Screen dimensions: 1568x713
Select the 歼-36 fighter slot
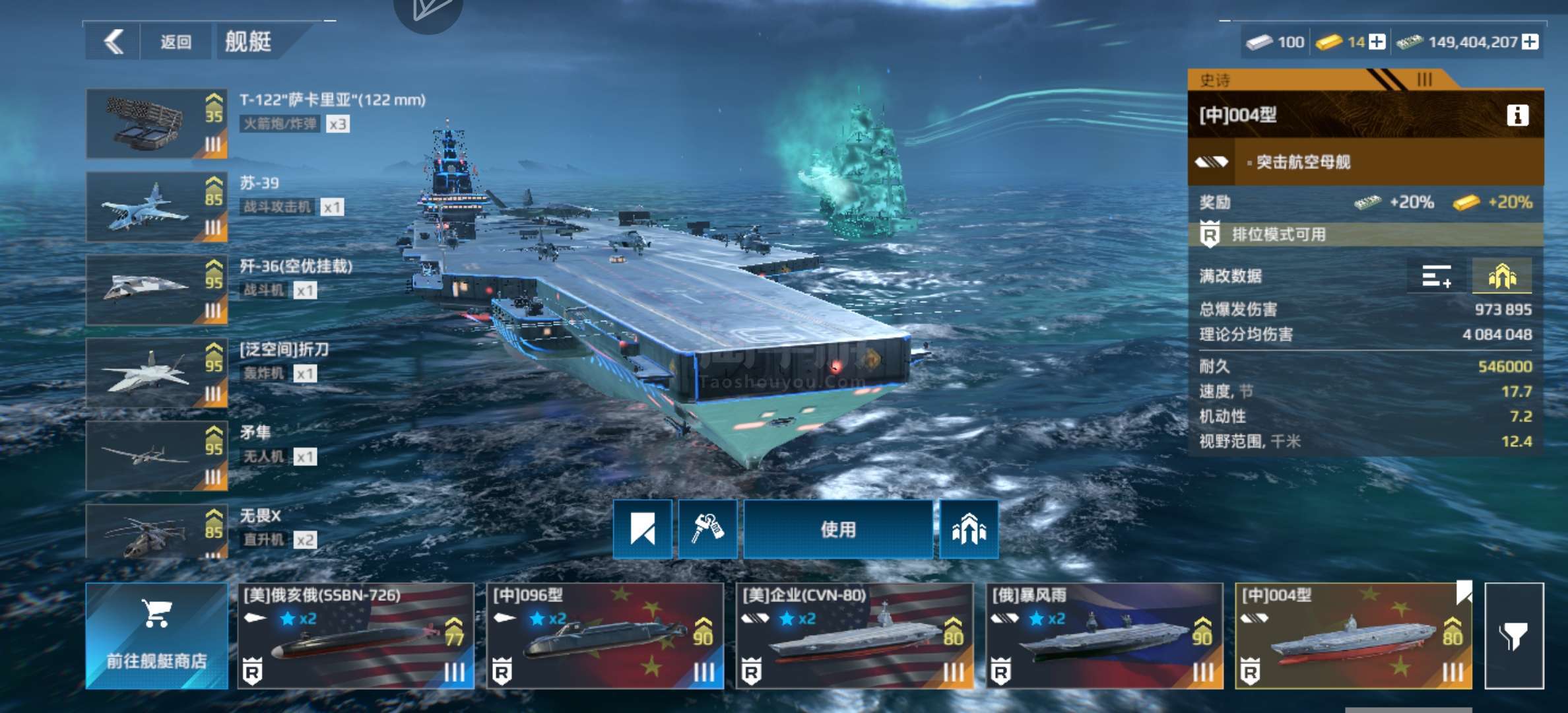157,290
